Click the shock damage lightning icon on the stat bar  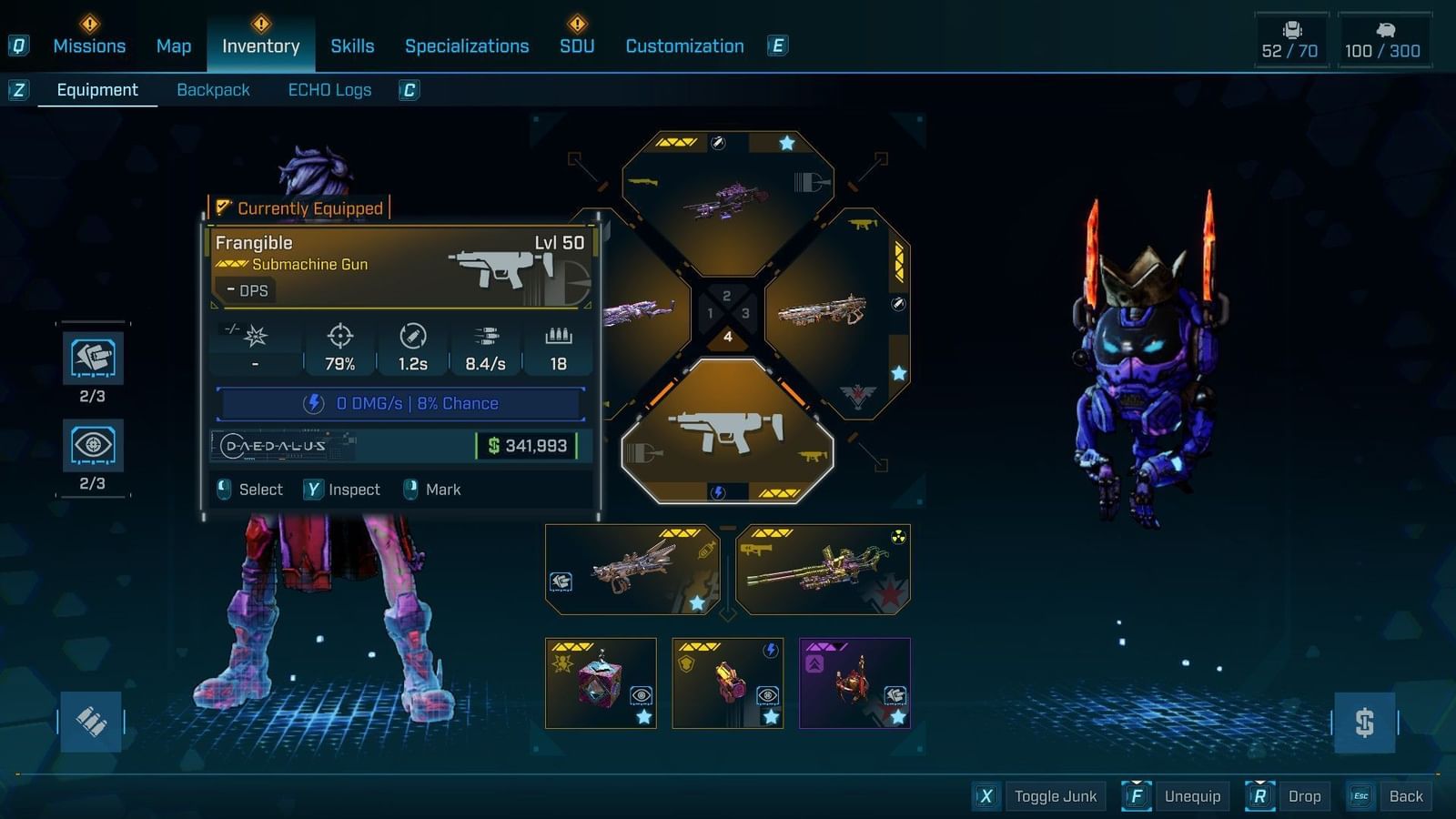click(312, 402)
